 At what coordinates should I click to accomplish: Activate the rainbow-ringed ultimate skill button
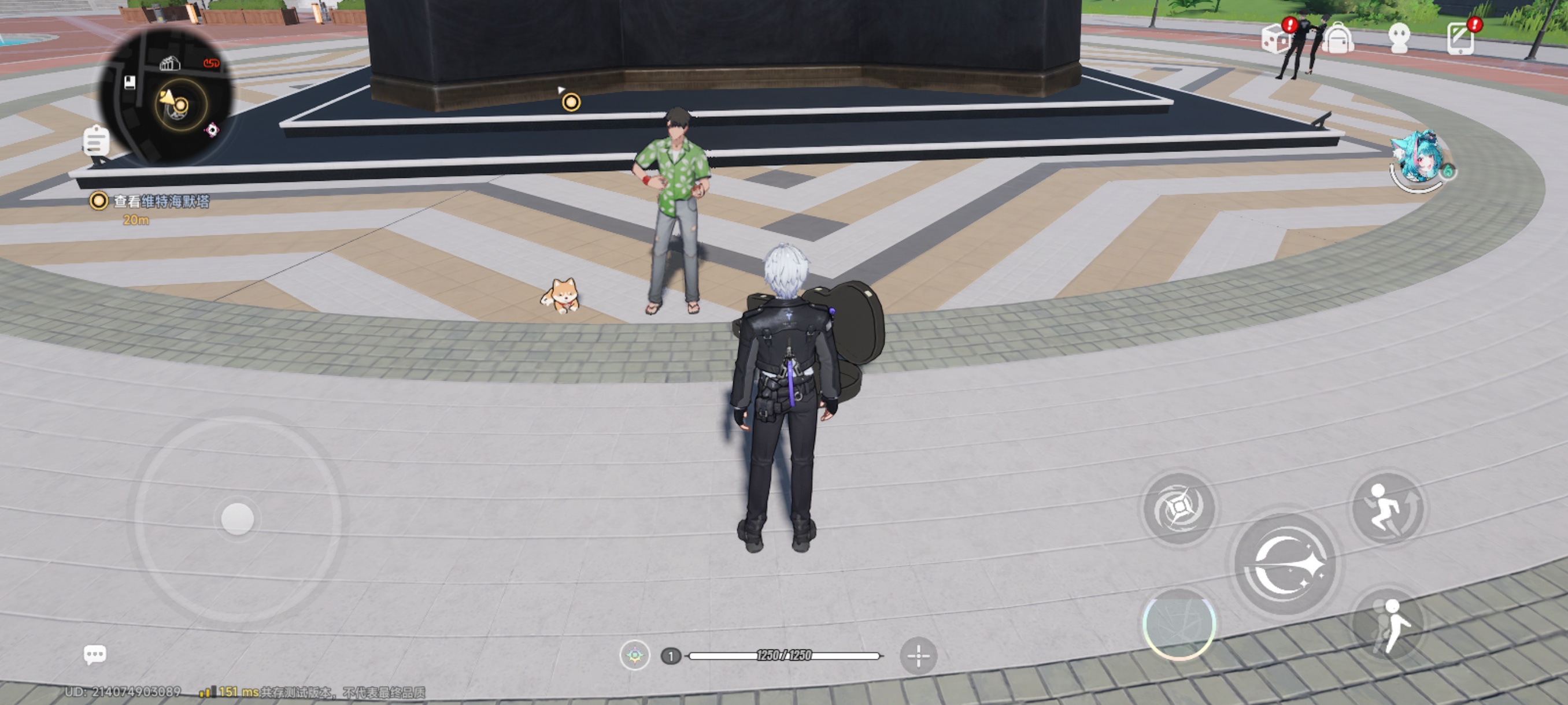tap(1178, 624)
